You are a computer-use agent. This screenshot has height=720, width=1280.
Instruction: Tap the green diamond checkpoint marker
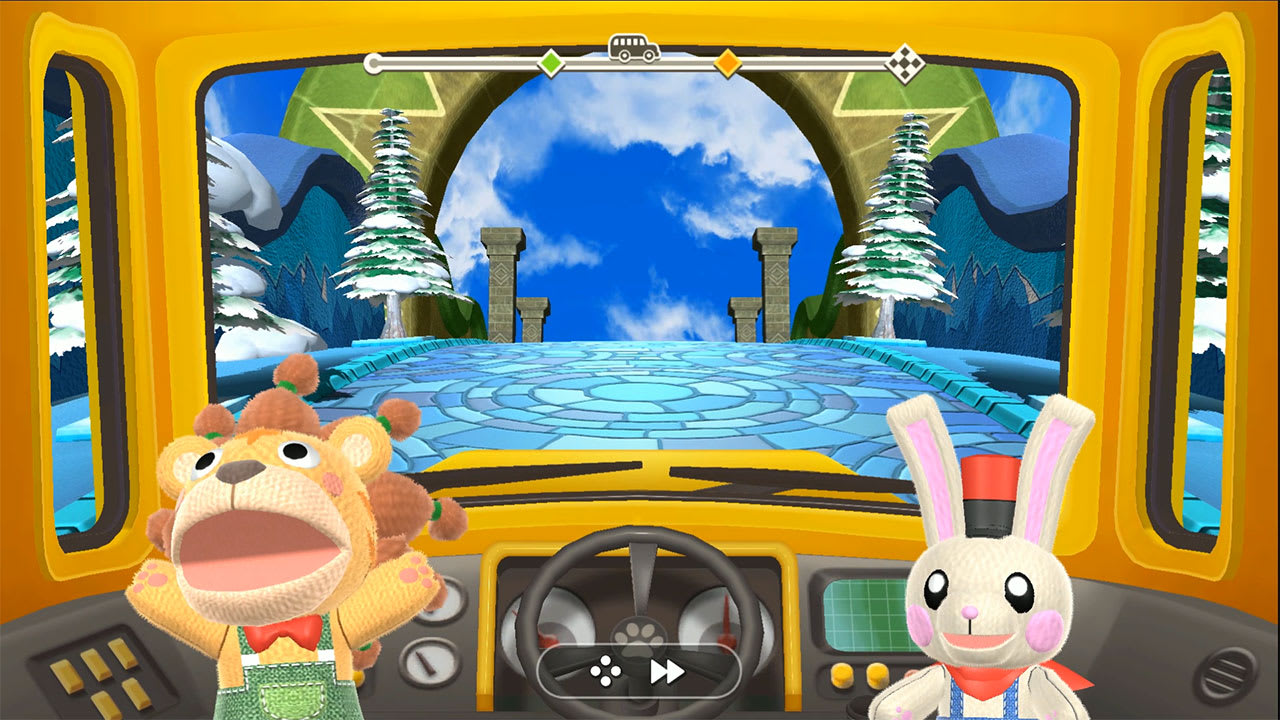click(x=551, y=62)
